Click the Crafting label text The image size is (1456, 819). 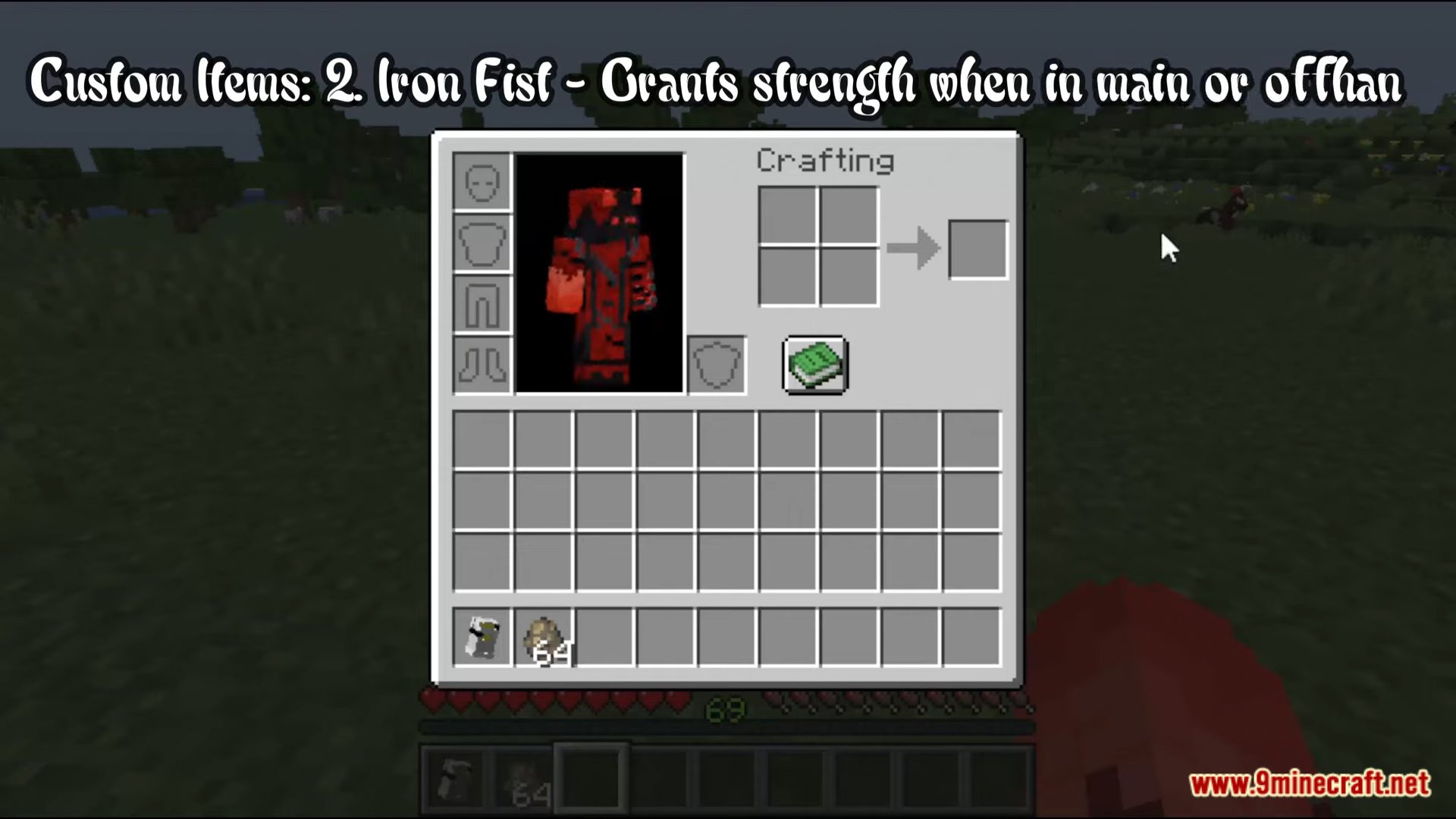point(824,161)
